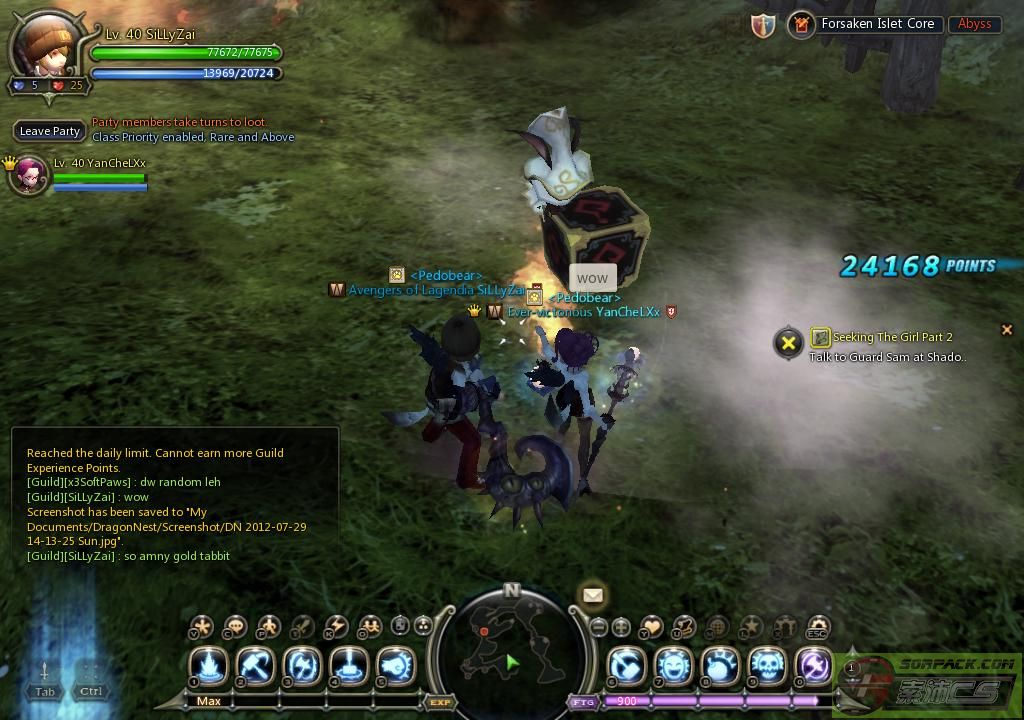Click the dungeon minimap
Screen dimensions: 1024x720
click(510, 648)
